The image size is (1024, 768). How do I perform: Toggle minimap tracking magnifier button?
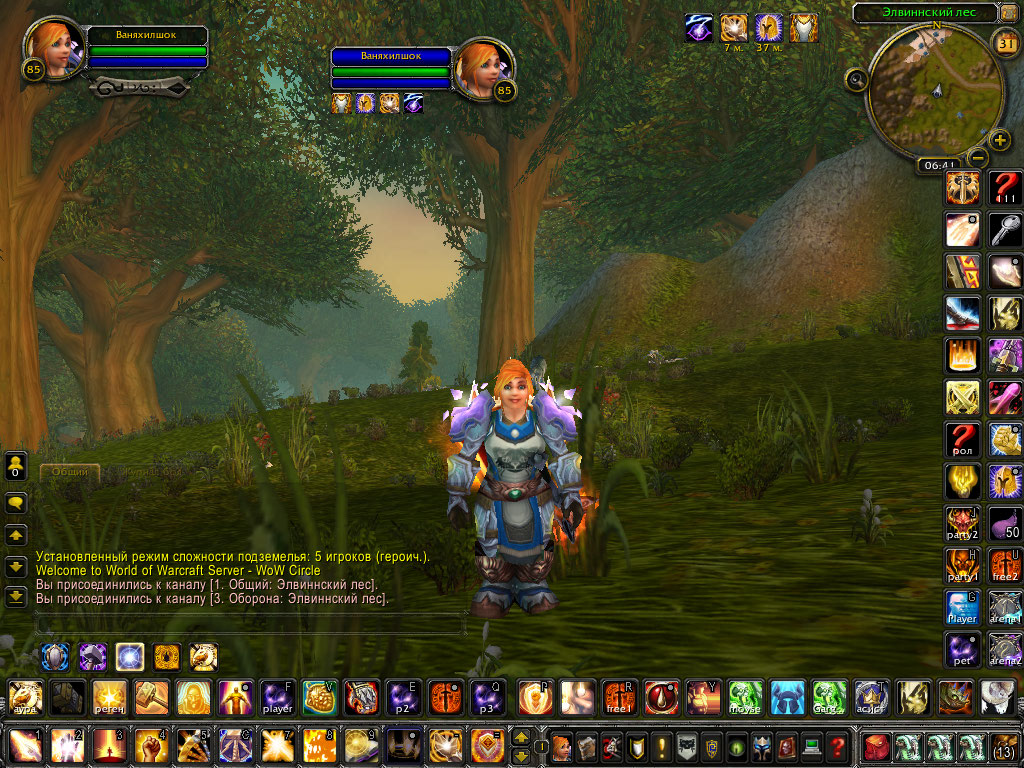pos(856,80)
